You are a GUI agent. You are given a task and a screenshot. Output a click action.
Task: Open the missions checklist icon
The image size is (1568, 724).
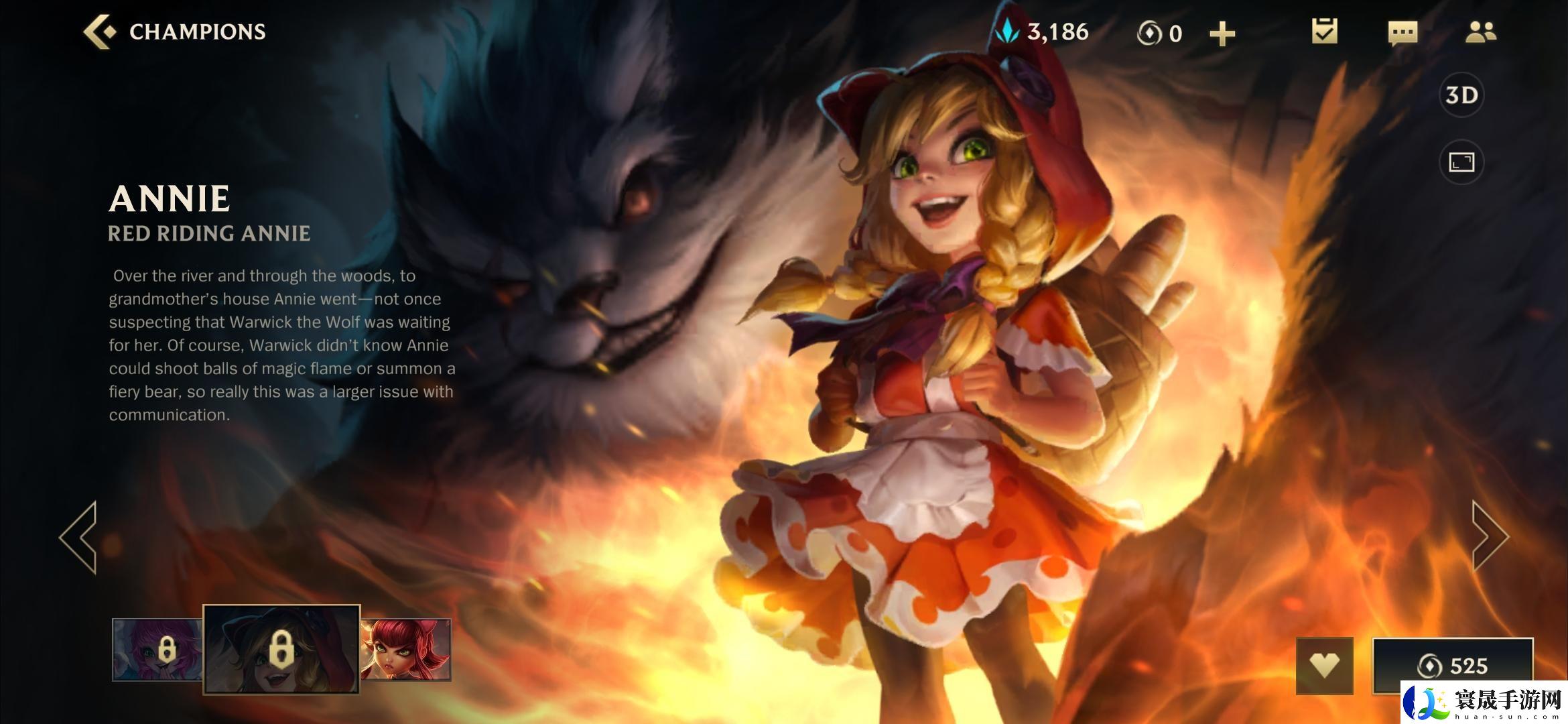tap(1324, 32)
